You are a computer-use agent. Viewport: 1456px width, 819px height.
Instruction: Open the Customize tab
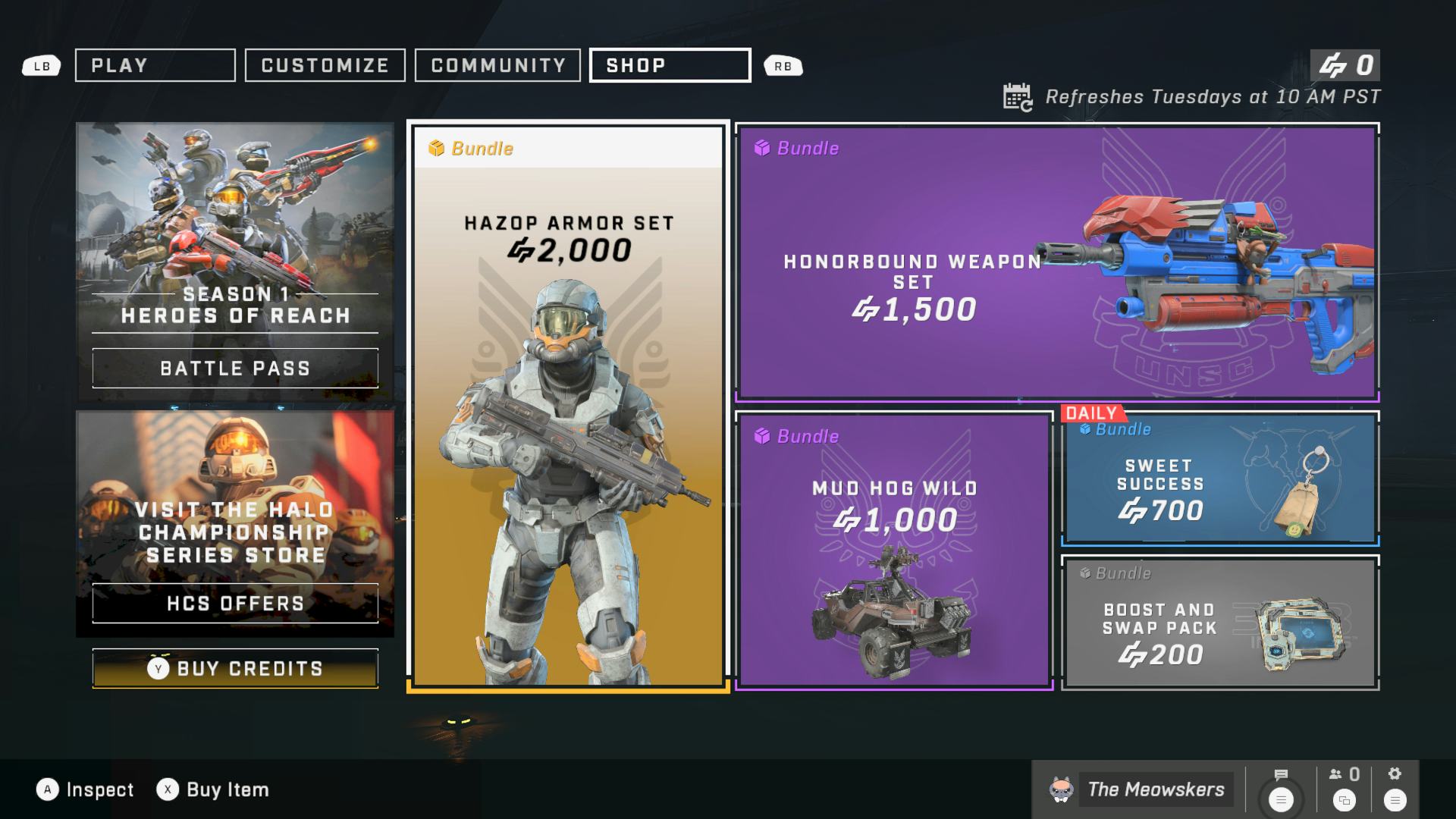tap(325, 65)
